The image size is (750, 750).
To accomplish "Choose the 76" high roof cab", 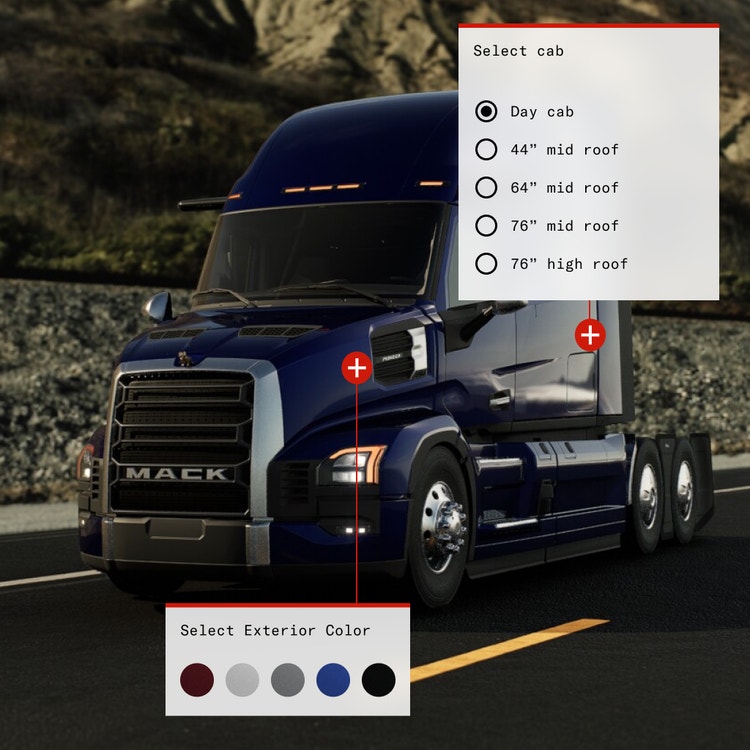I will pyautogui.click(x=487, y=264).
